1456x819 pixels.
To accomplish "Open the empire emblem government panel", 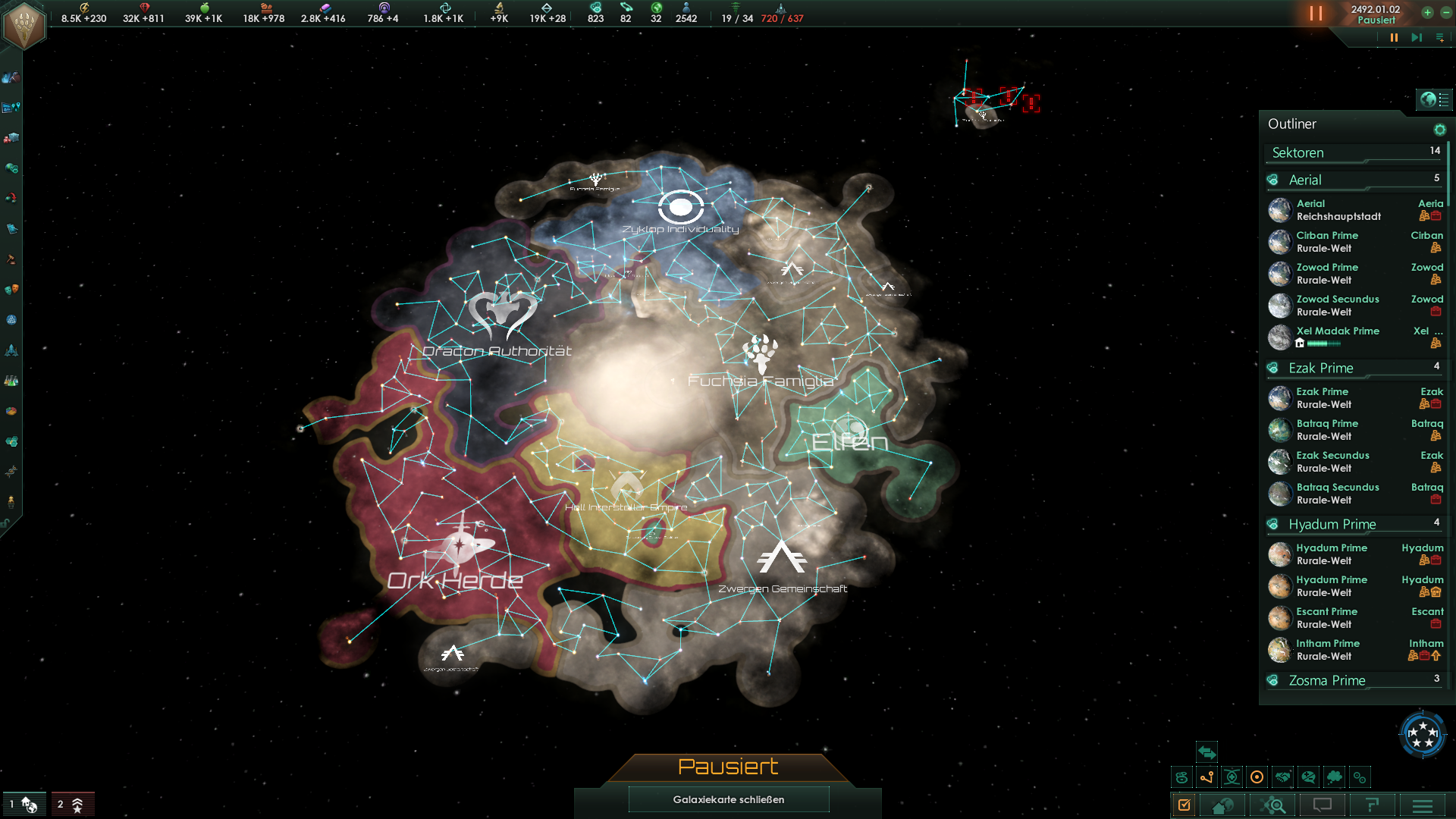I will 24,24.
